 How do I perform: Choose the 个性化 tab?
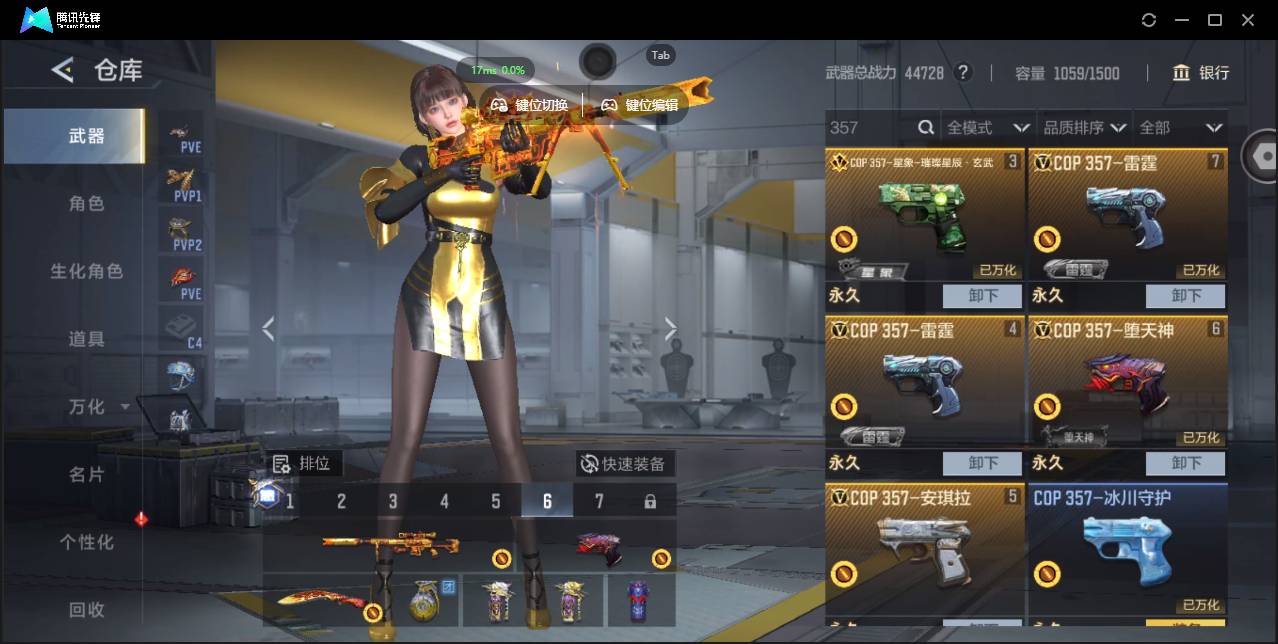[86, 542]
